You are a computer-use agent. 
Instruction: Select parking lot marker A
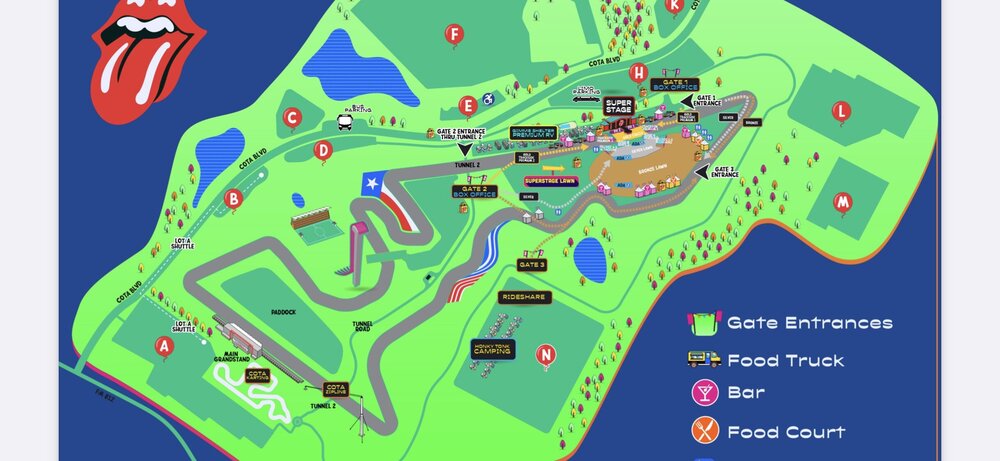click(164, 346)
